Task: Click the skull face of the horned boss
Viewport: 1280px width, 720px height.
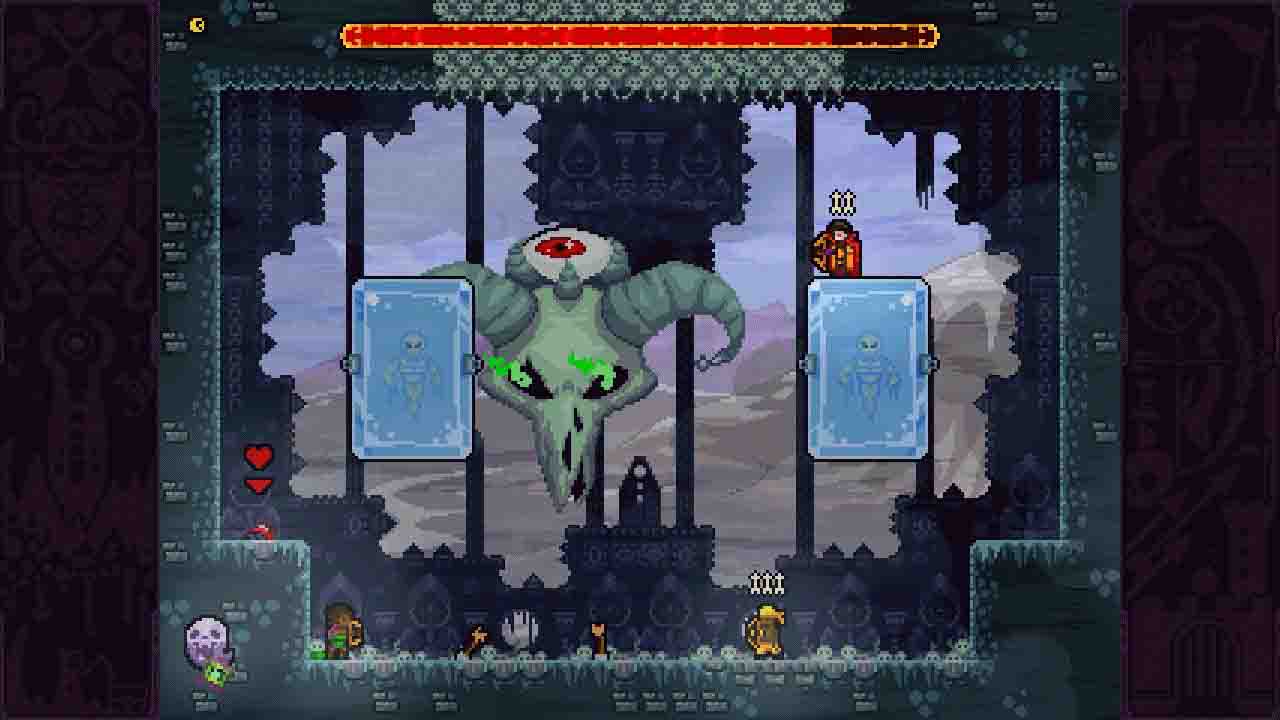Action: tap(560, 400)
